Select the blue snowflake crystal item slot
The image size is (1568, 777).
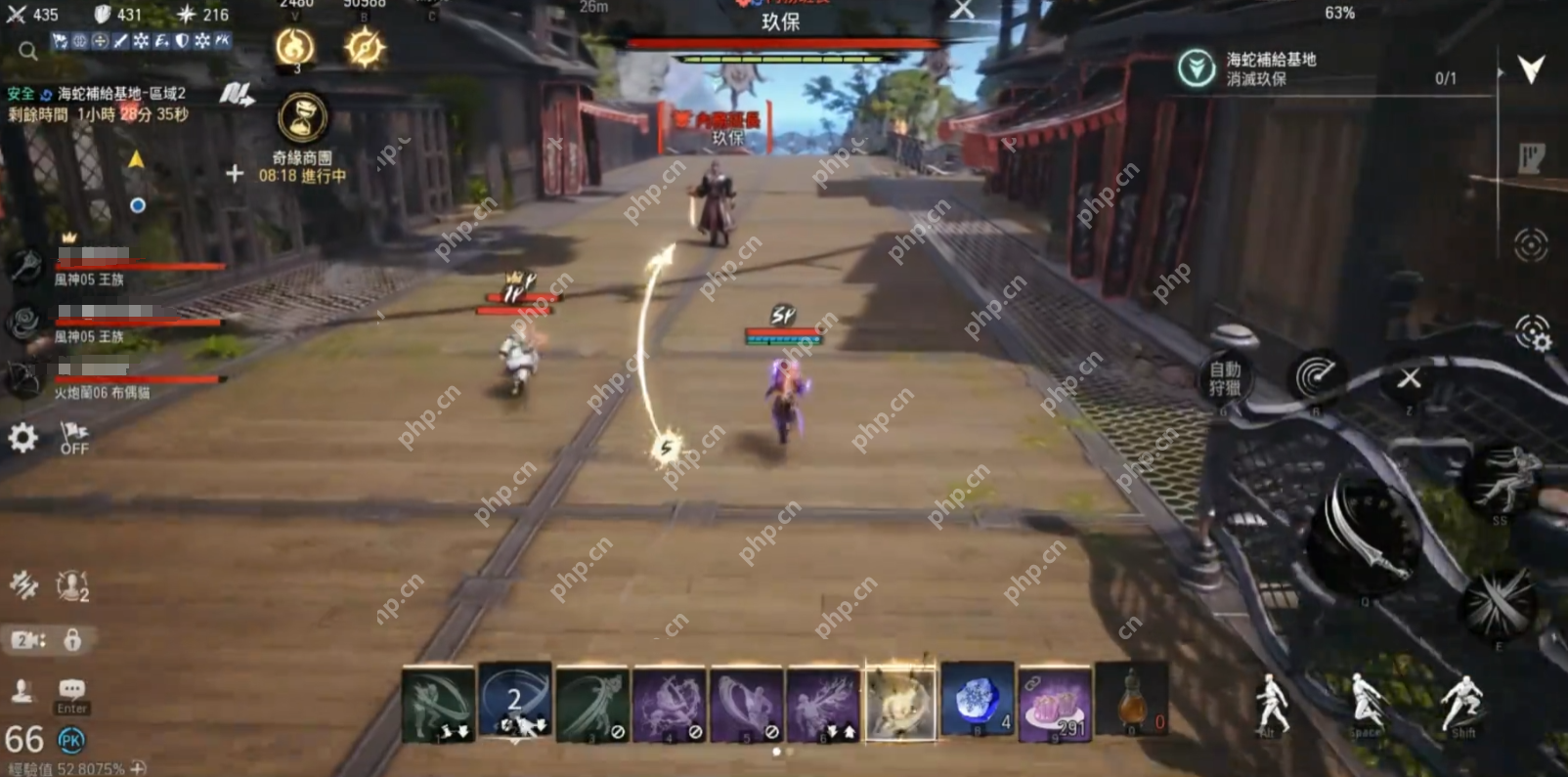pyautogui.click(x=977, y=701)
